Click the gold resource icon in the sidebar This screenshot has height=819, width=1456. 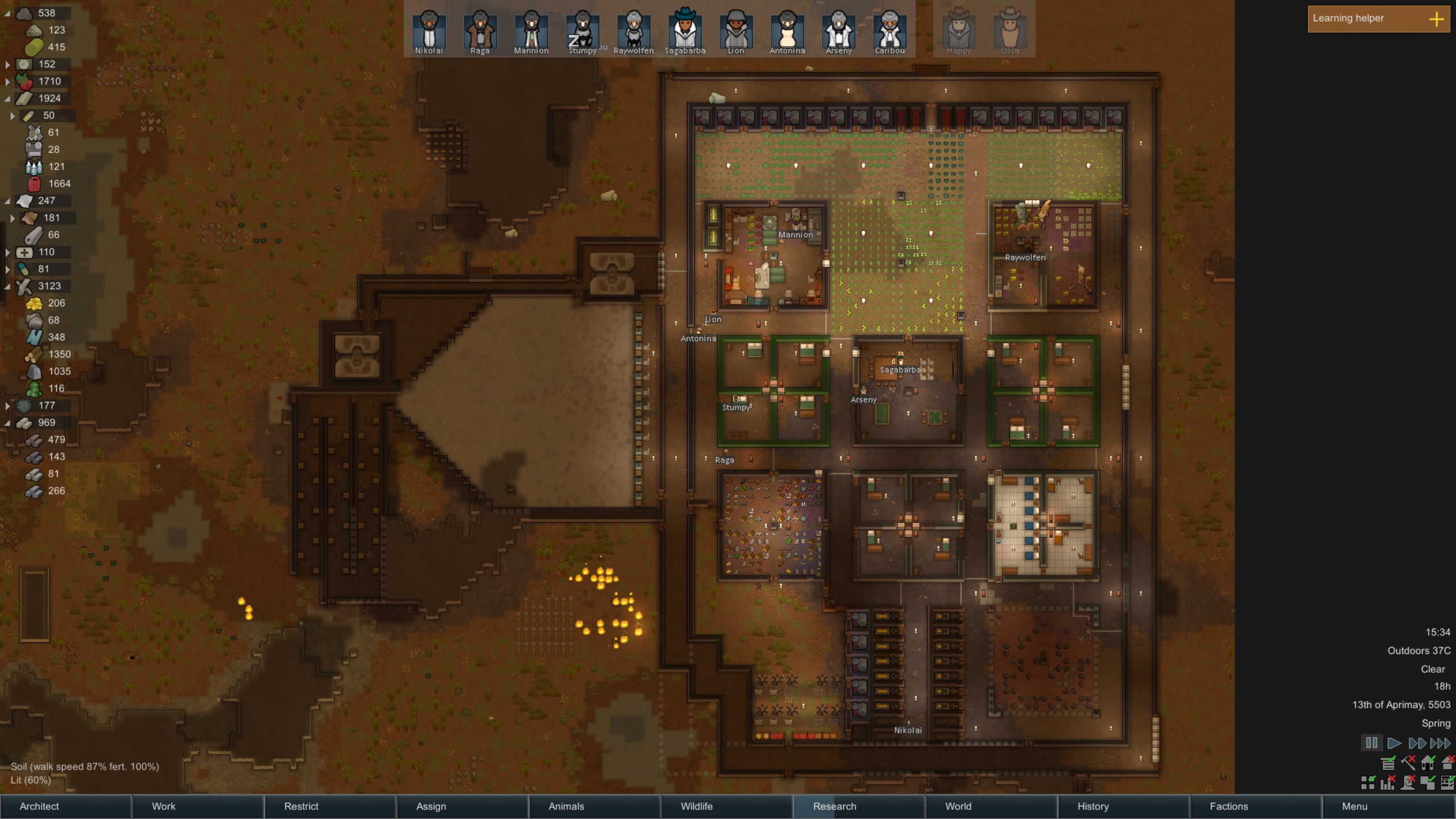(x=35, y=303)
